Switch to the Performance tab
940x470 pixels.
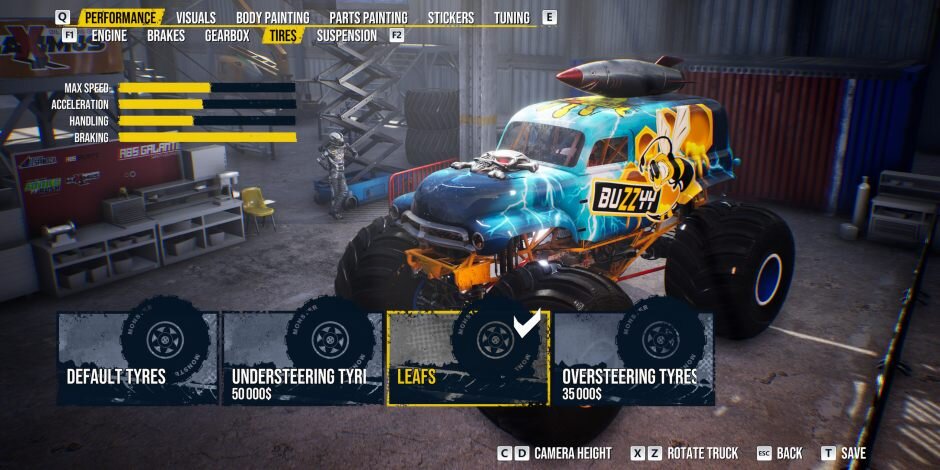(x=120, y=18)
